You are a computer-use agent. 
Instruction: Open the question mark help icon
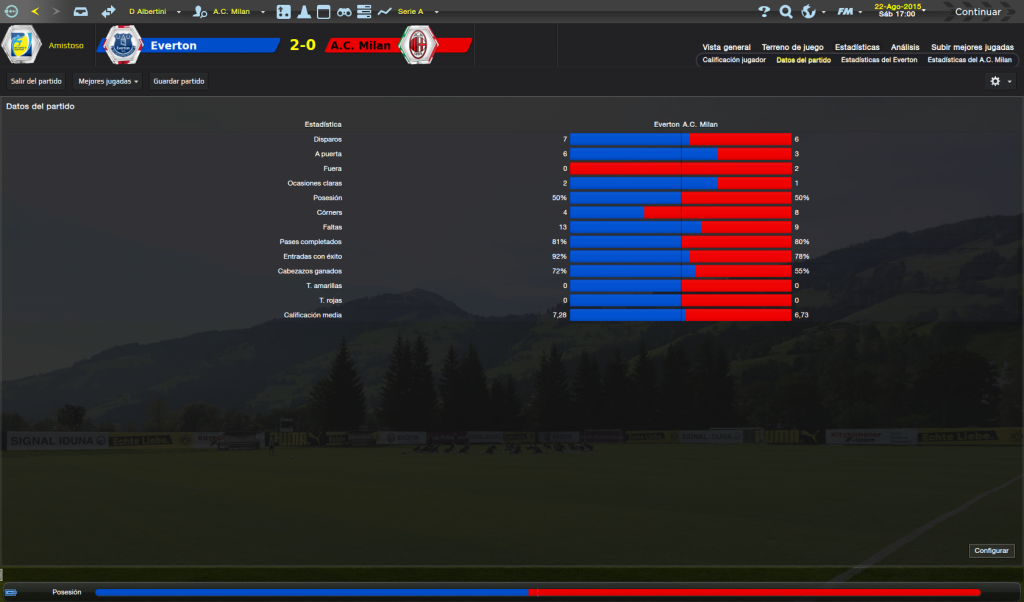[x=764, y=12]
